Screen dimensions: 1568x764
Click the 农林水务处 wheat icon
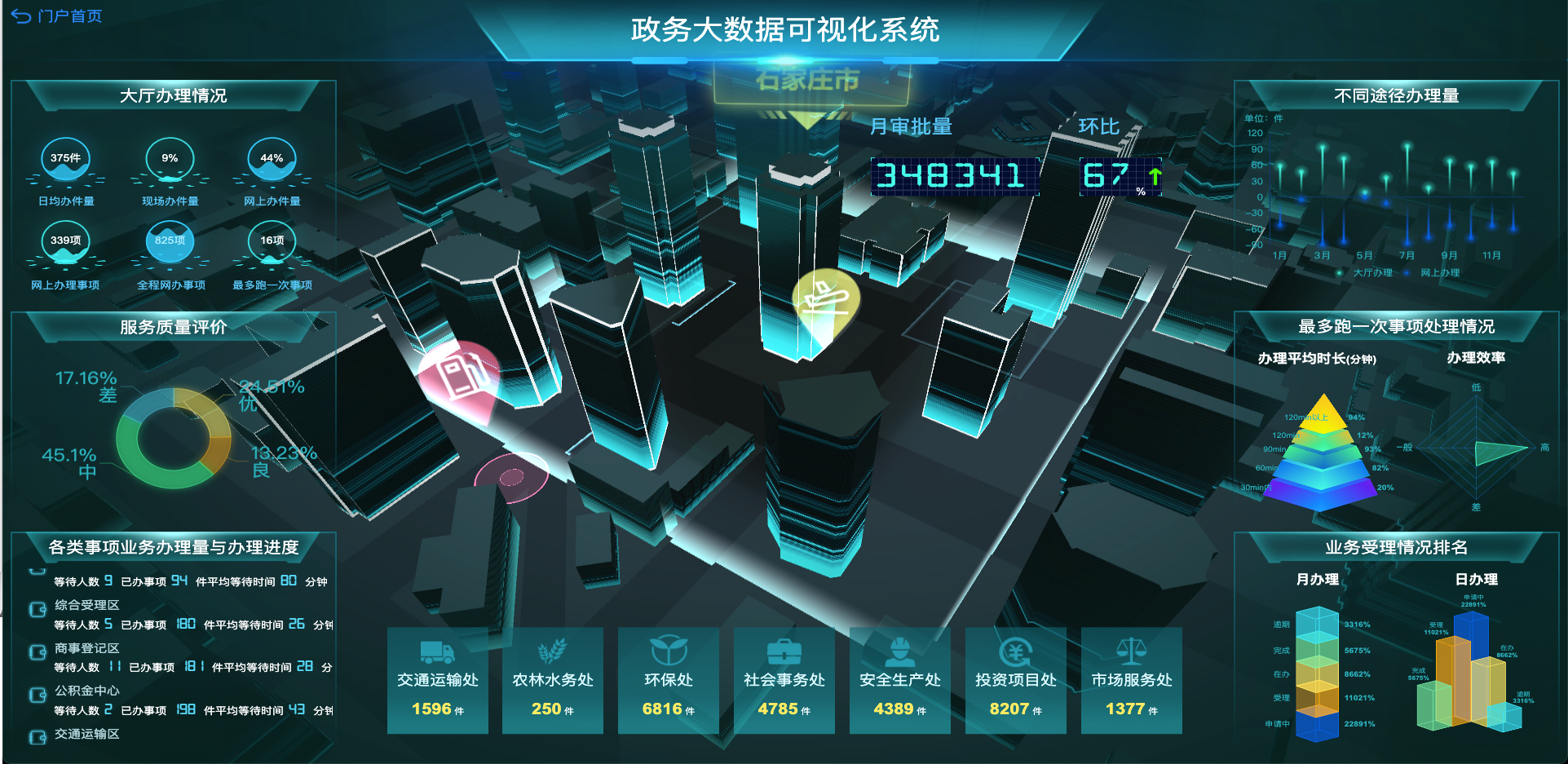point(553,649)
